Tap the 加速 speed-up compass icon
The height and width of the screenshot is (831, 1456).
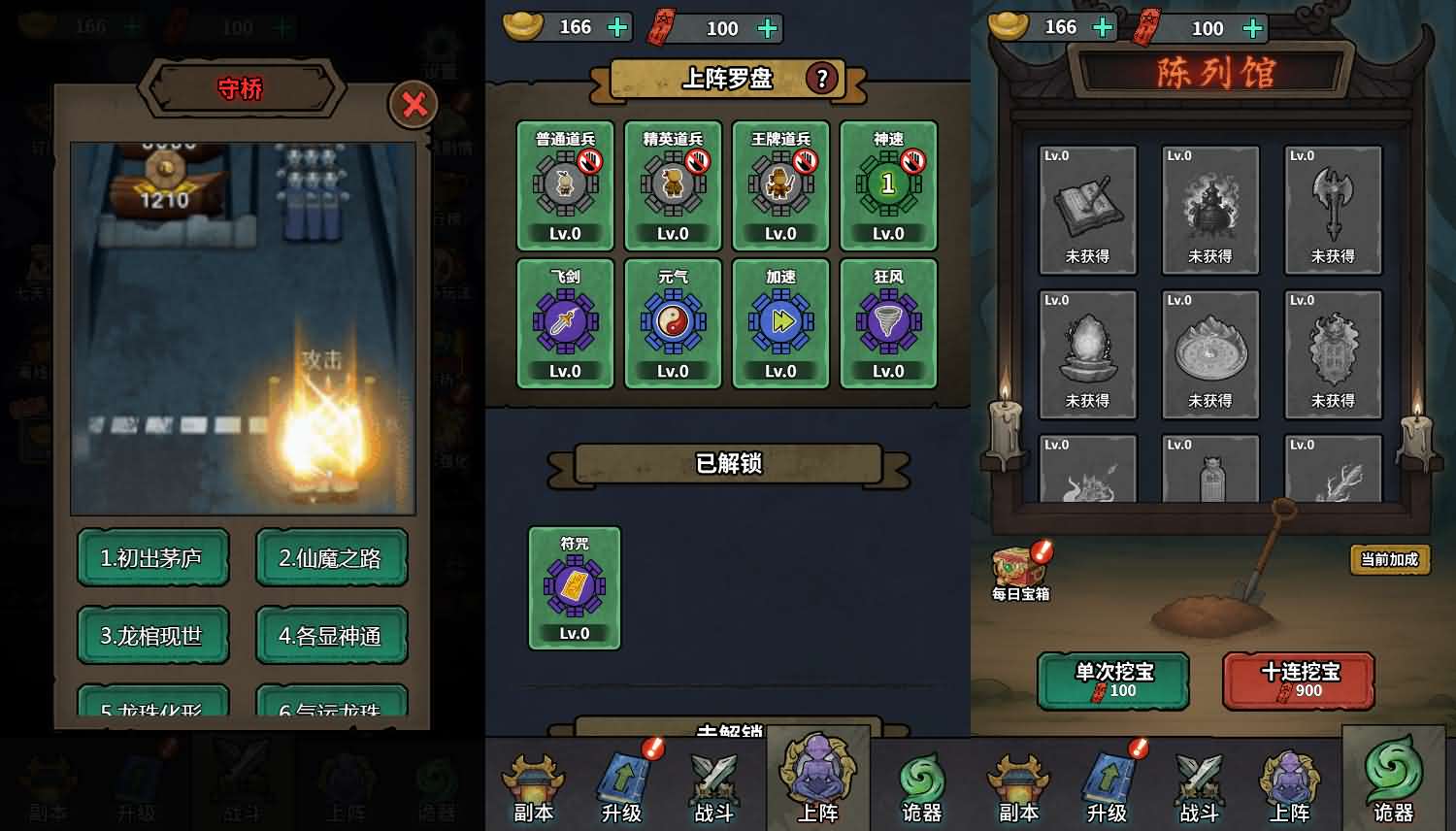pyautogui.click(x=780, y=321)
